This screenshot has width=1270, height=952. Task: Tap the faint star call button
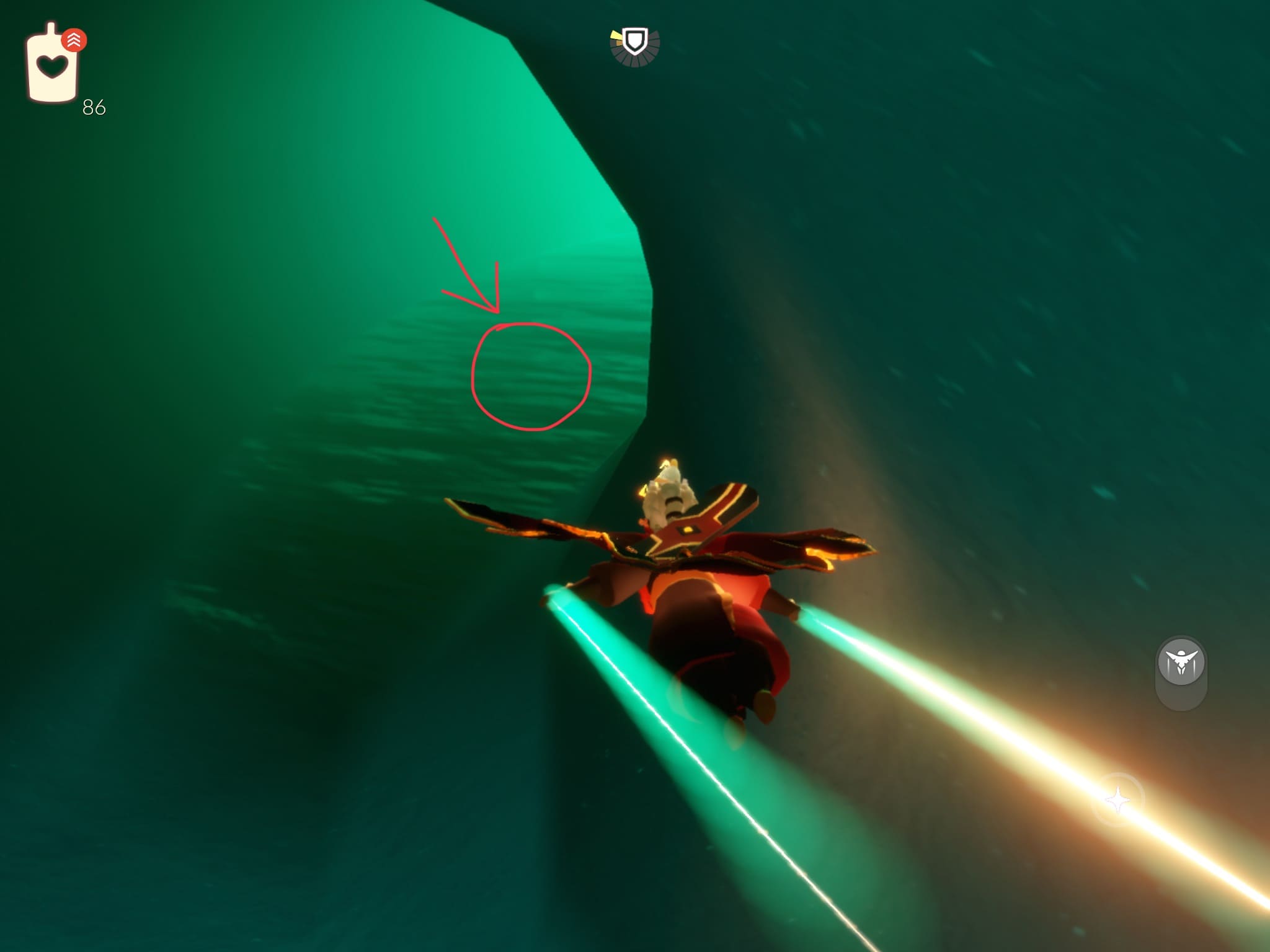coord(1118,801)
